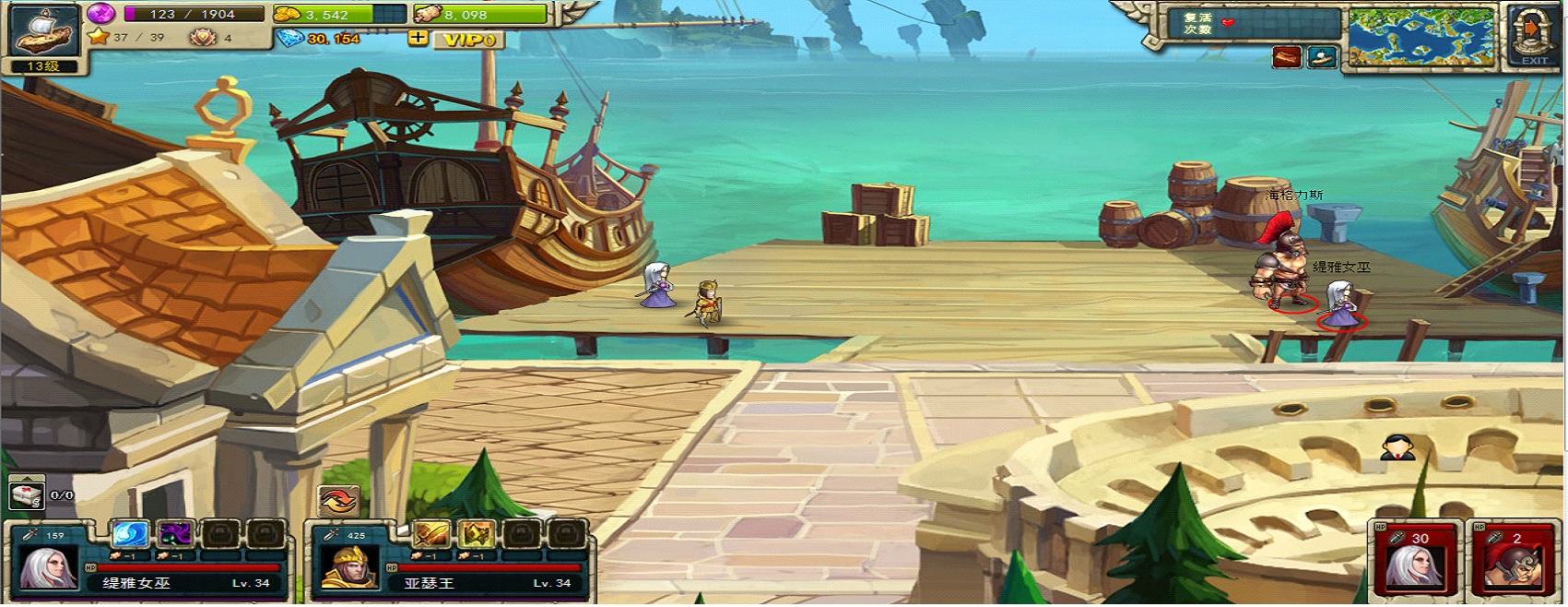The height and width of the screenshot is (607, 1568).
Task: Click the swap arrows button
Action: click(x=336, y=501)
